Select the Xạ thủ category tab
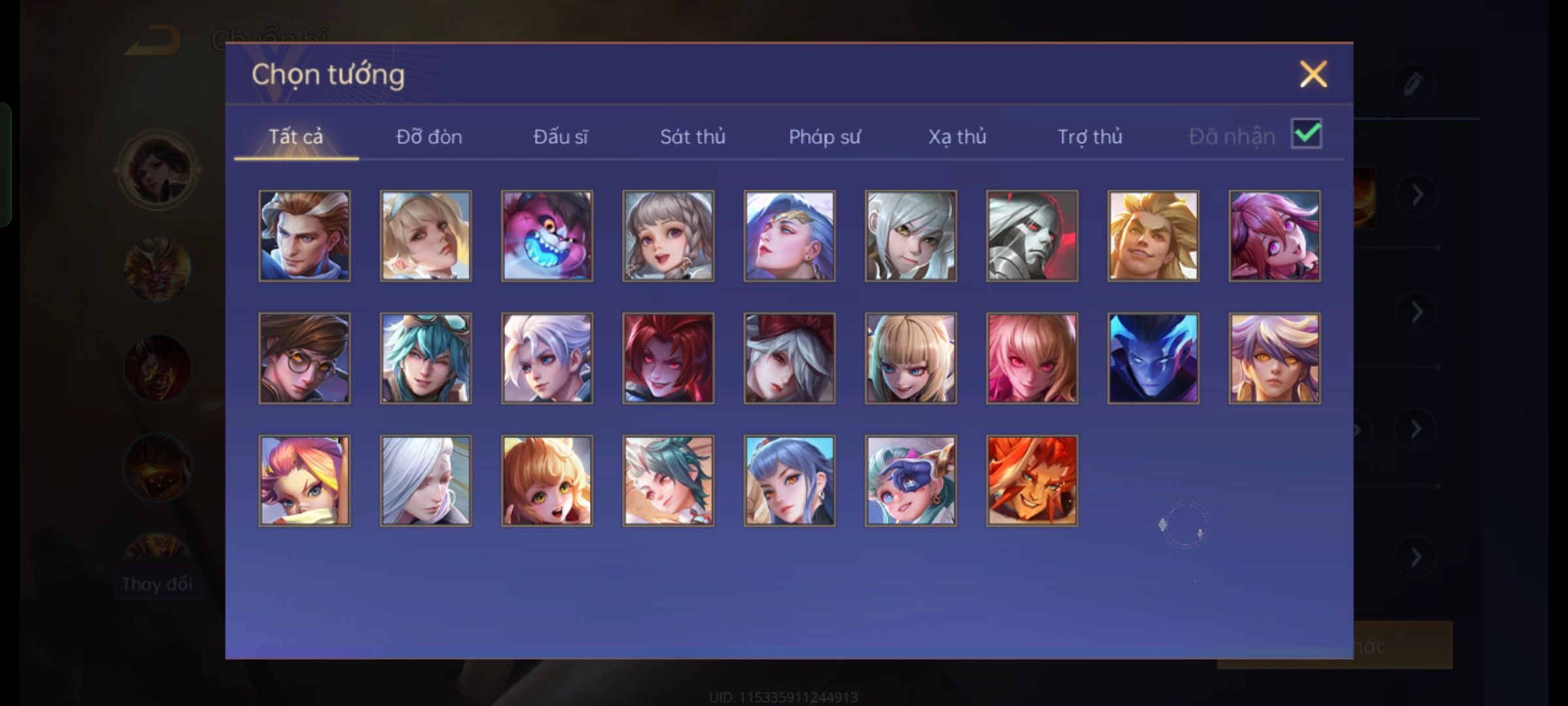 (957, 137)
